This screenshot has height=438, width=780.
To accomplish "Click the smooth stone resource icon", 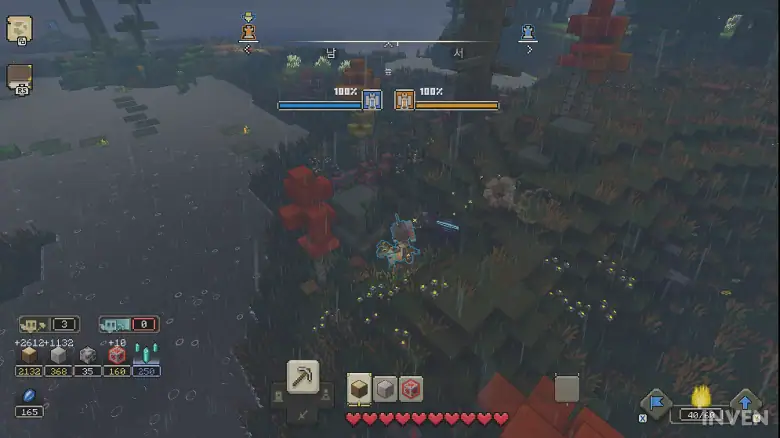I will tap(58, 355).
